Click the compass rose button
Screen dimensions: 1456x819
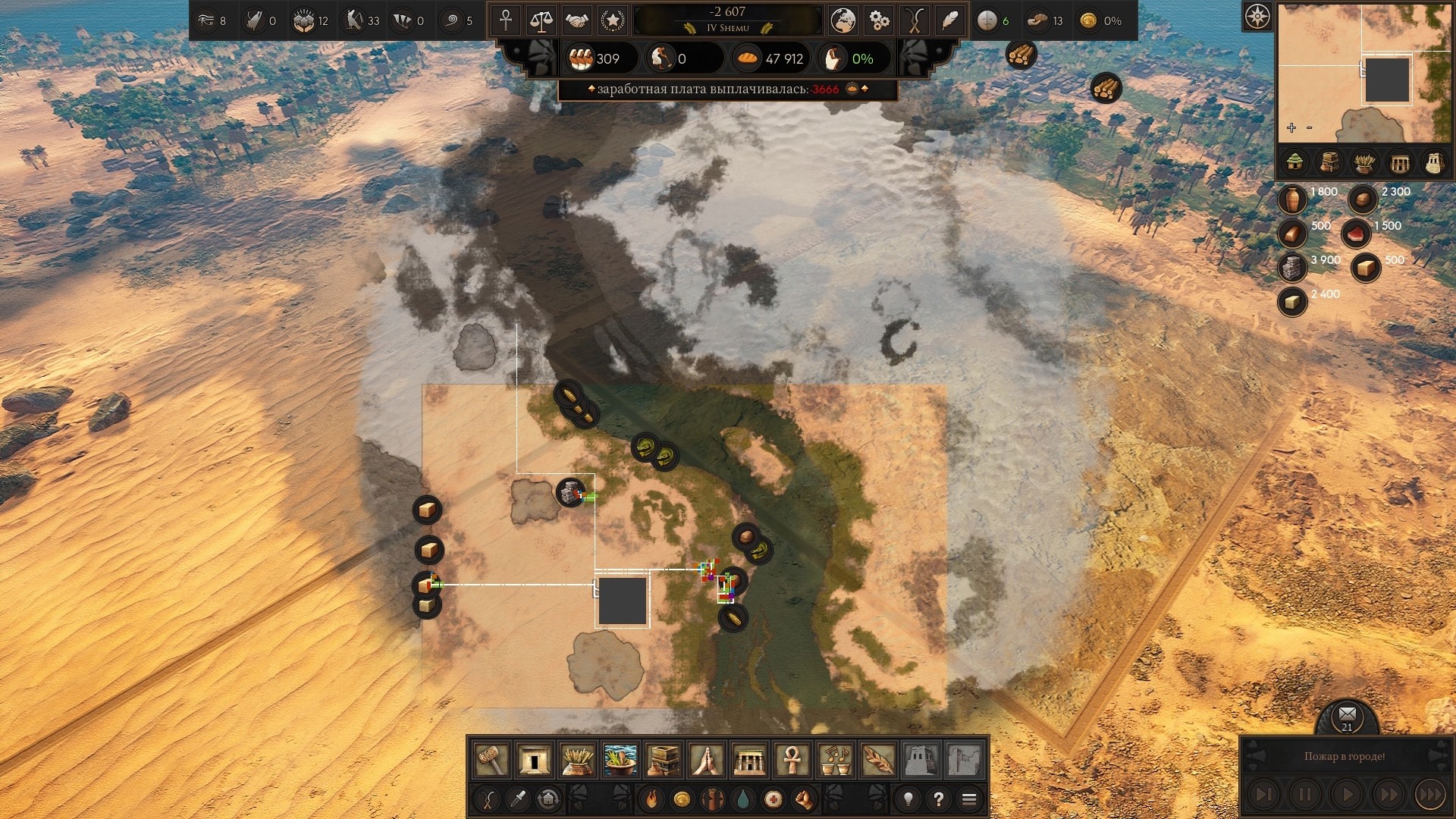pos(1257,16)
